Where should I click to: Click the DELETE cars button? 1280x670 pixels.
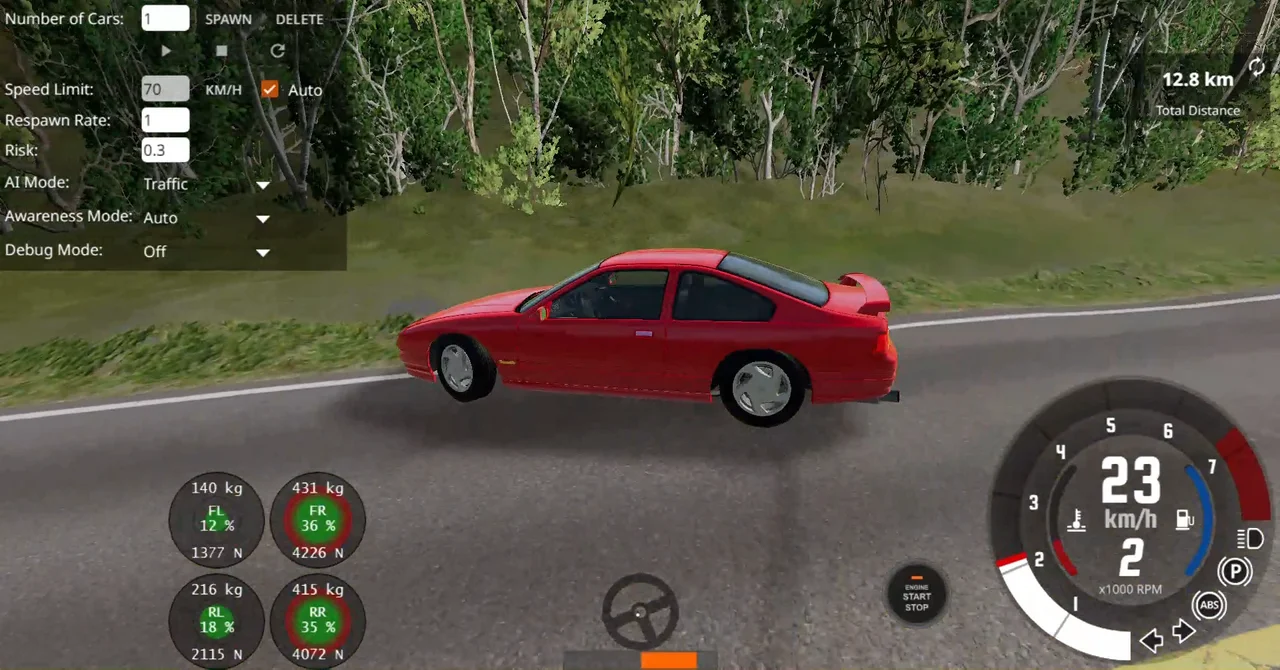click(299, 19)
